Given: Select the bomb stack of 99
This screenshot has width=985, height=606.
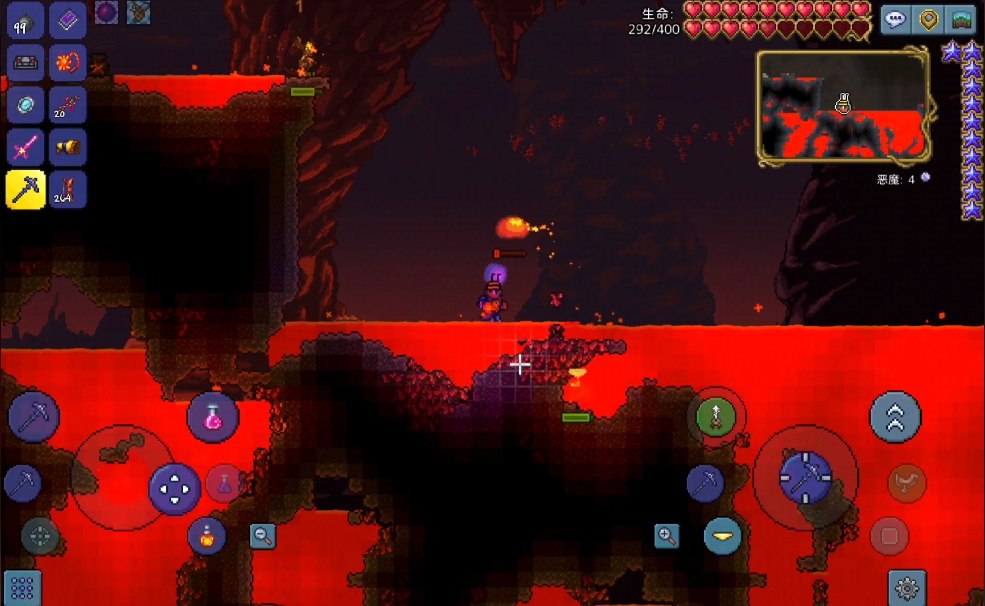Looking at the screenshot, I should tap(26, 20).
